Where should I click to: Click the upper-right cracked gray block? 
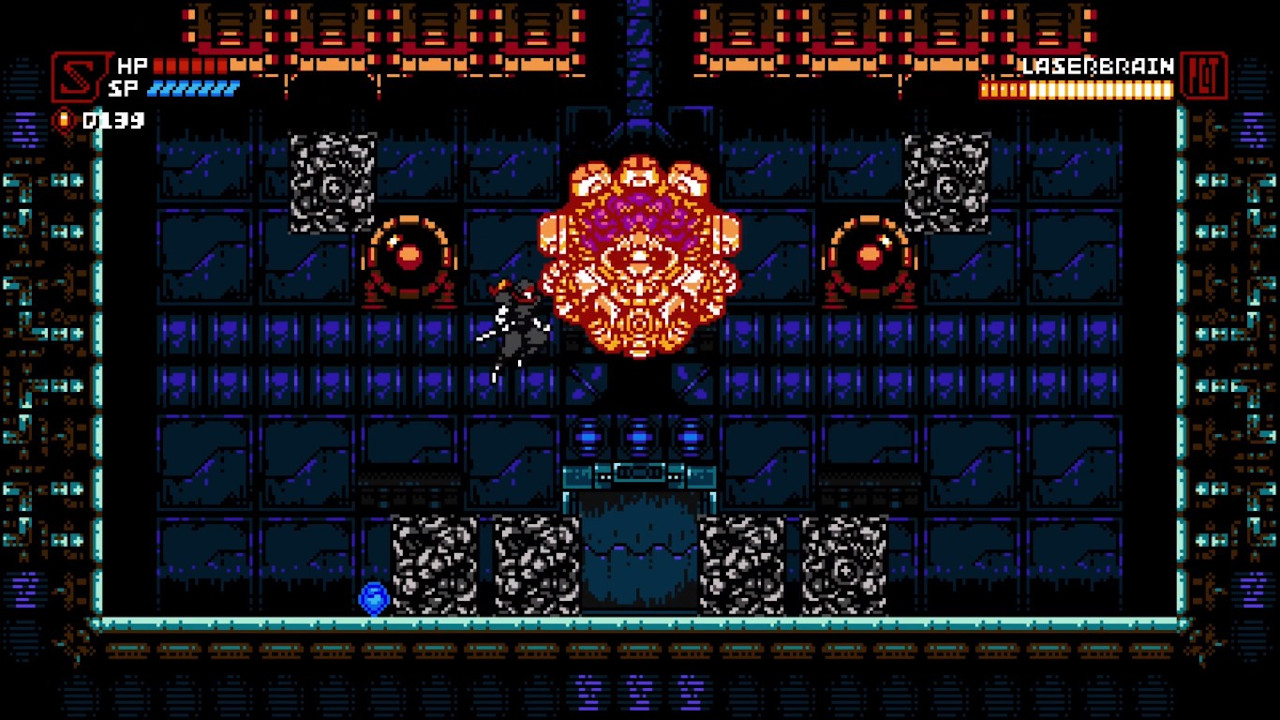[x=948, y=185]
